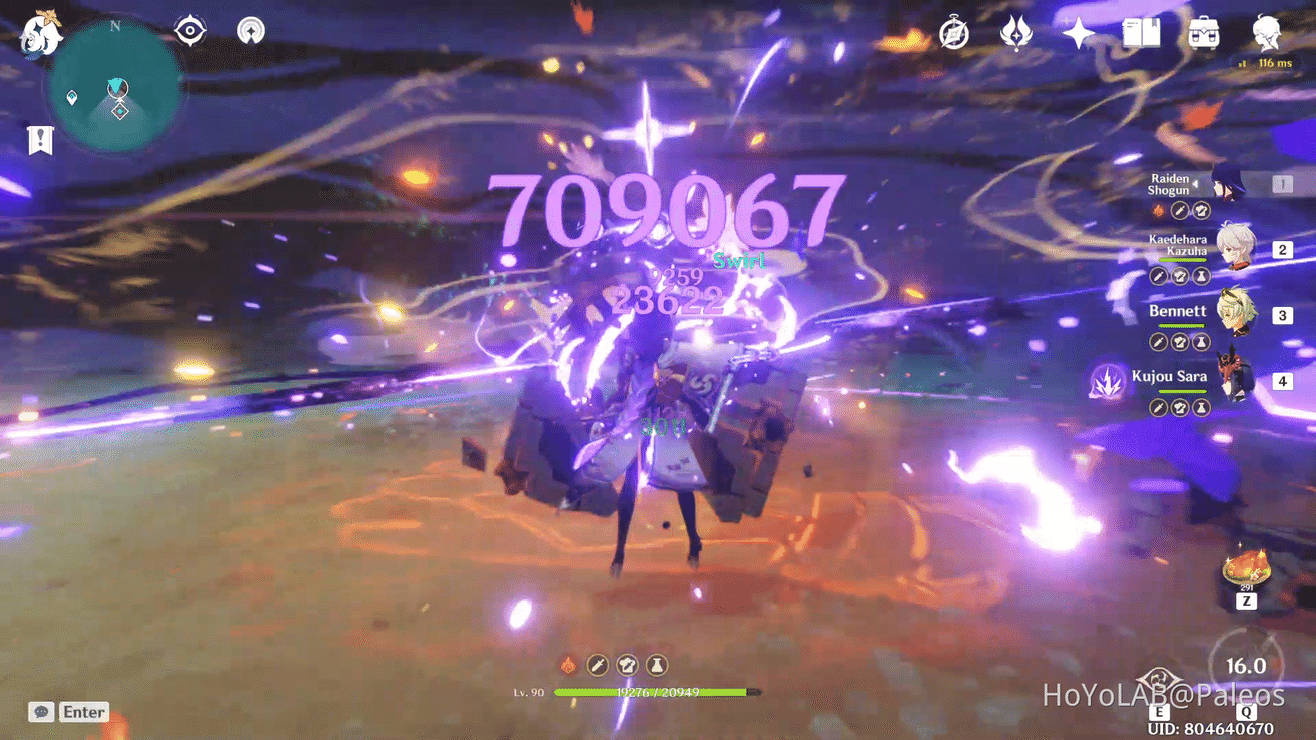This screenshot has height=740, width=1316.
Task: Open the time trial stopwatch icon
Action: [953, 33]
